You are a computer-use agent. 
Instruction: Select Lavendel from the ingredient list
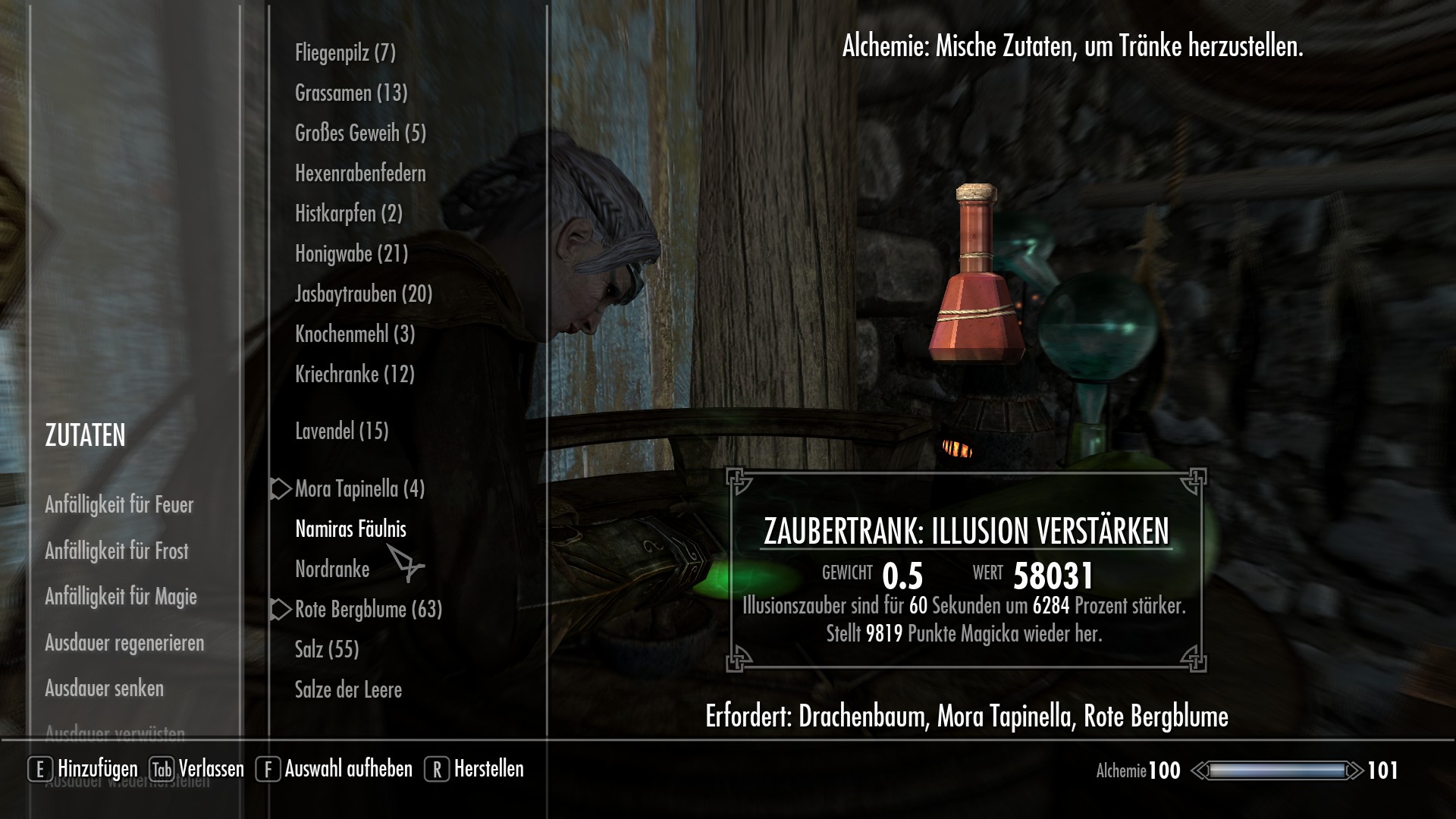click(x=340, y=431)
